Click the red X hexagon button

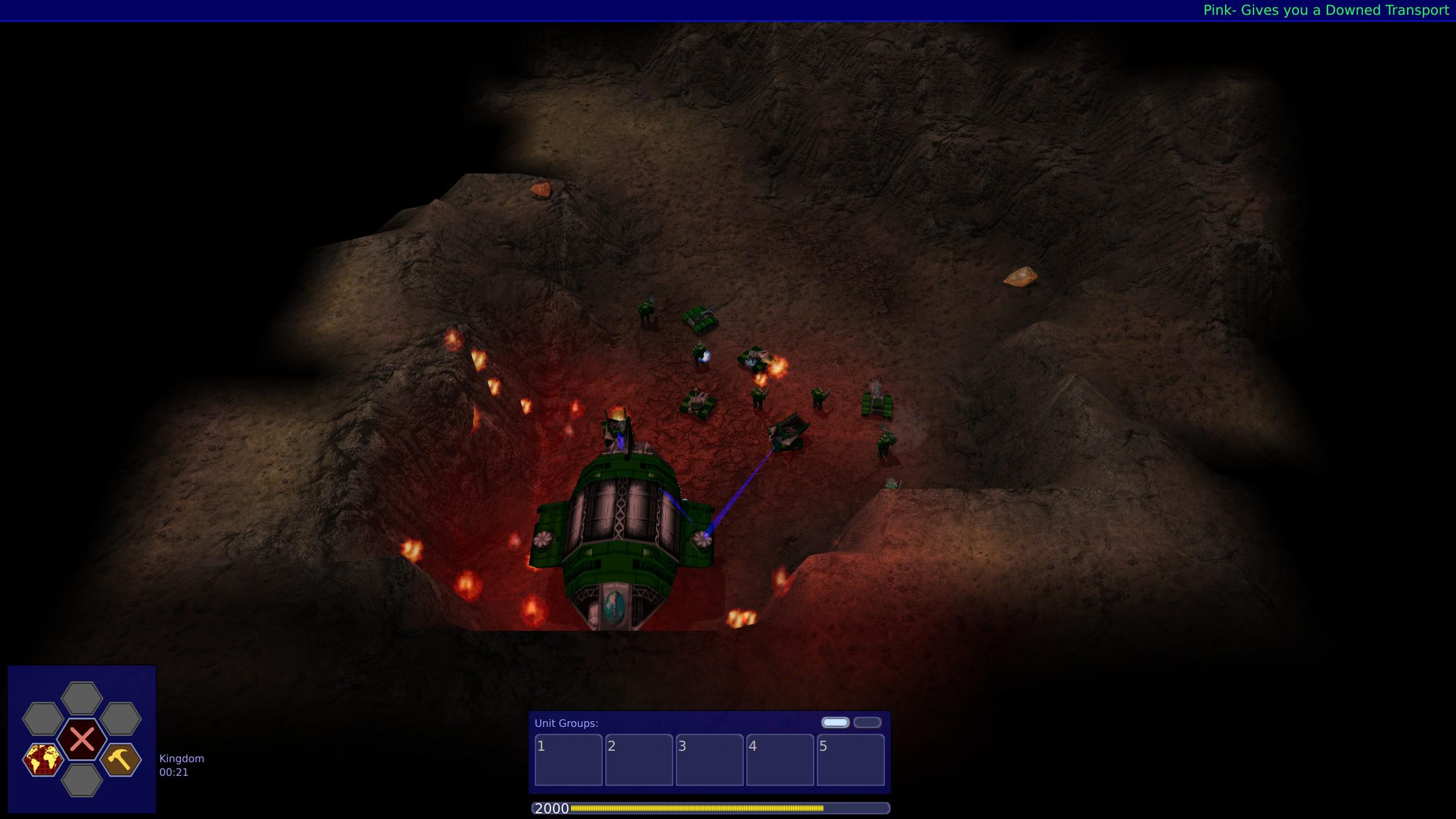(x=82, y=739)
